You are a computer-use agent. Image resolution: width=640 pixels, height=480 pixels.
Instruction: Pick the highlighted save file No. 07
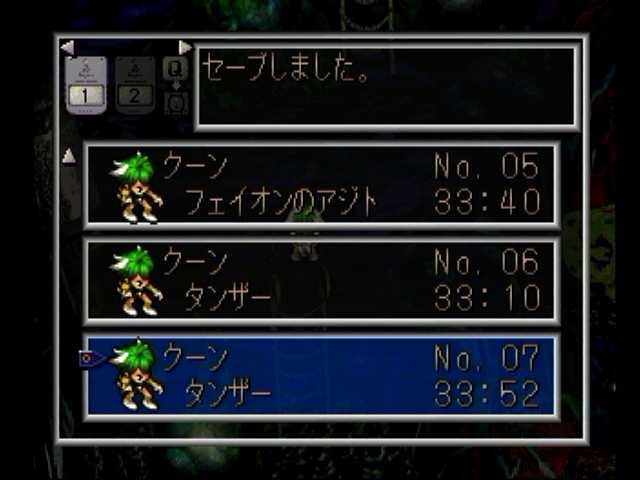320,376
